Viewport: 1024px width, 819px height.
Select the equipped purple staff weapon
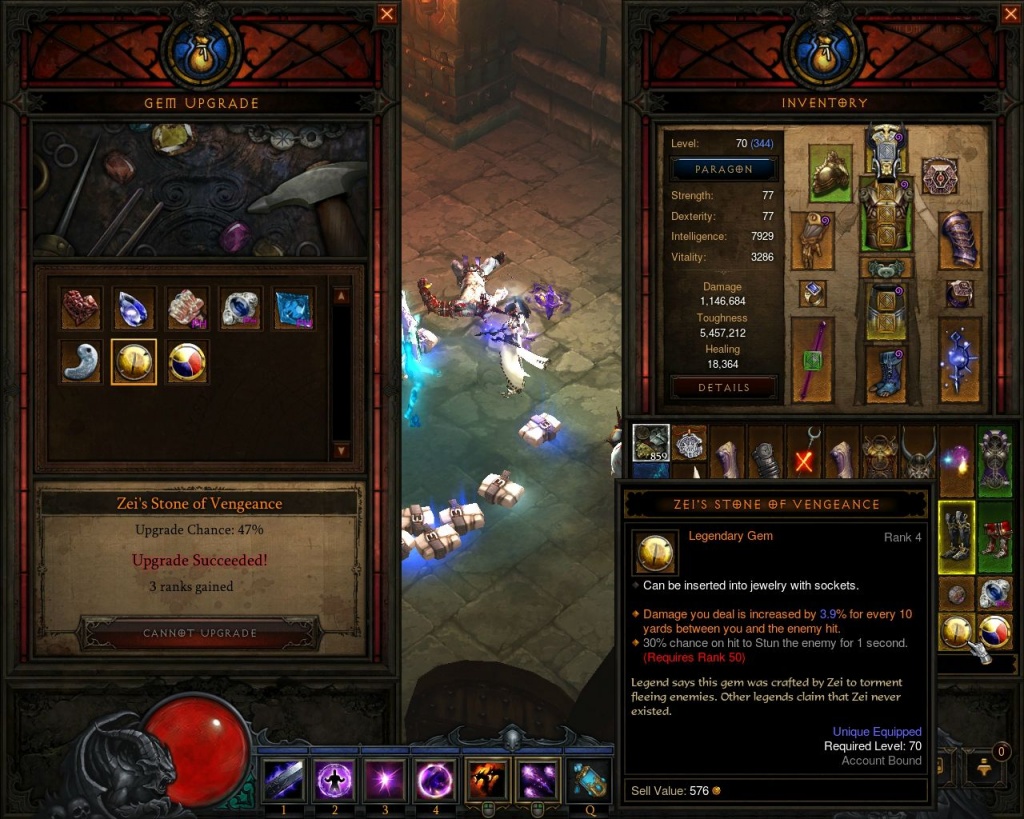point(812,360)
